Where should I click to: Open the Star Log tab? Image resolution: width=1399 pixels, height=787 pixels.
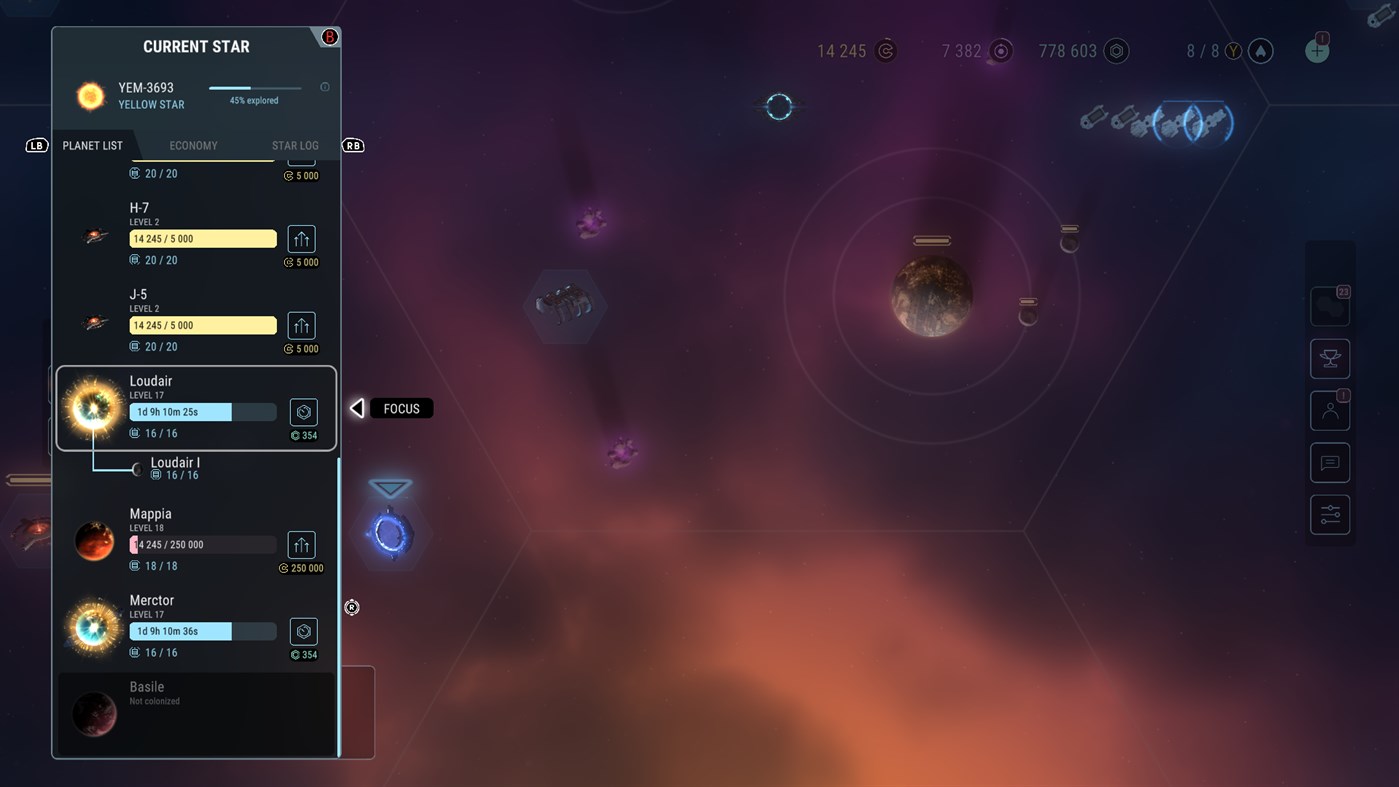[x=295, y=145]
